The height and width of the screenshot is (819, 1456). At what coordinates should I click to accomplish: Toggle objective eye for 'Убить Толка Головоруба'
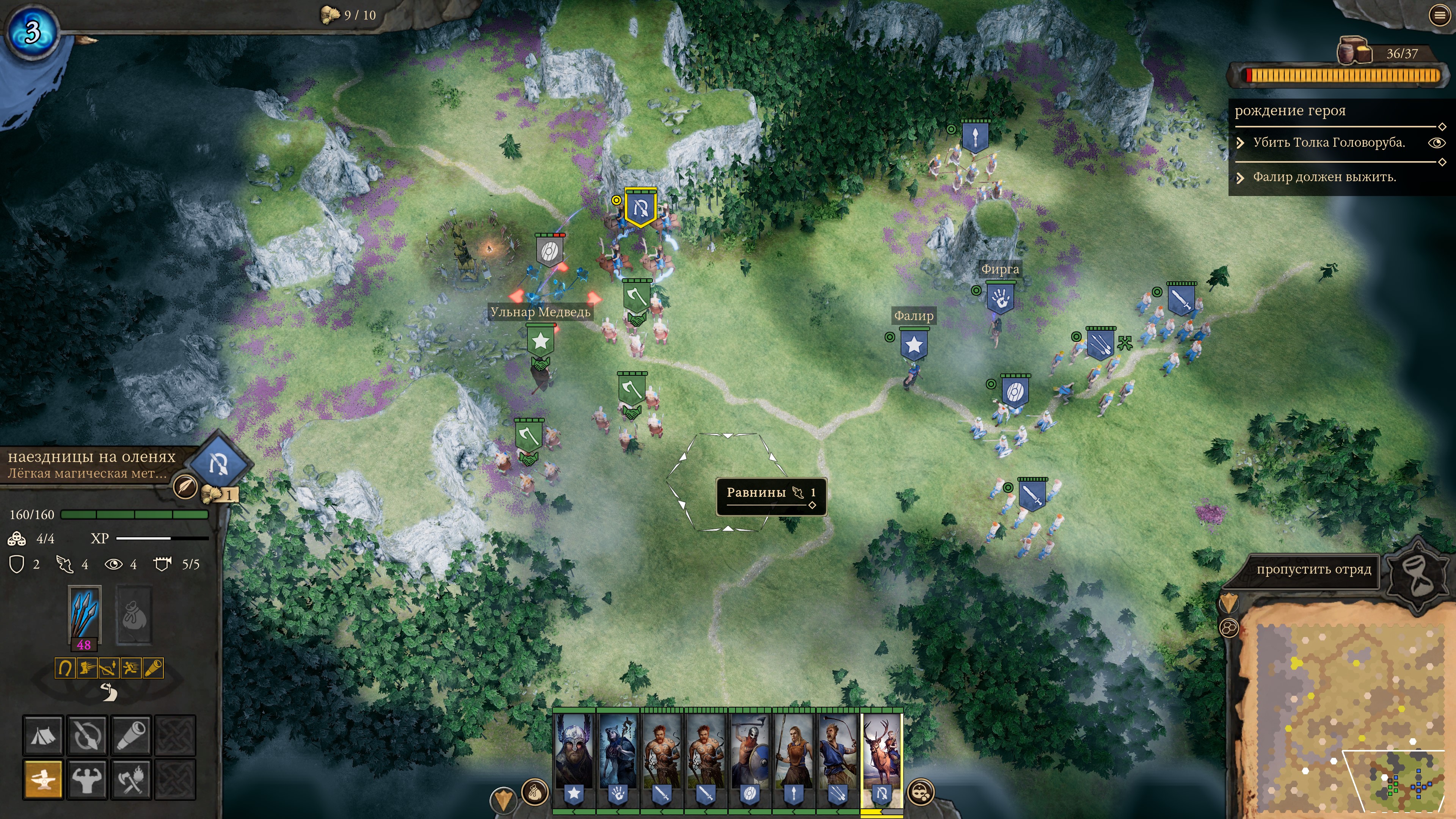point(1436,143)
